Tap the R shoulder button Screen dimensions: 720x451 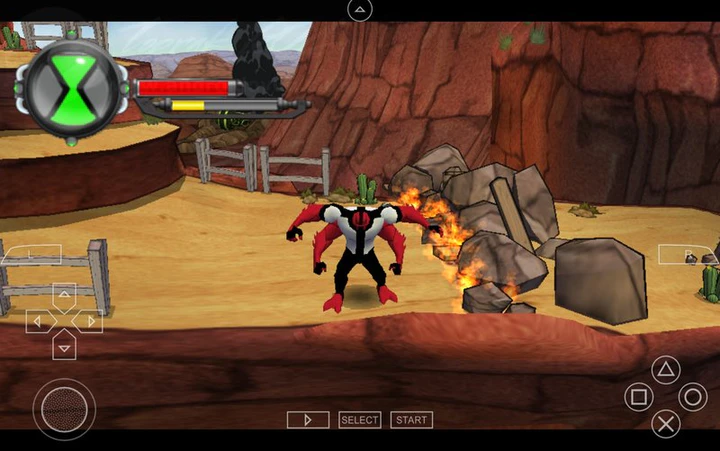tap(689, 255)
